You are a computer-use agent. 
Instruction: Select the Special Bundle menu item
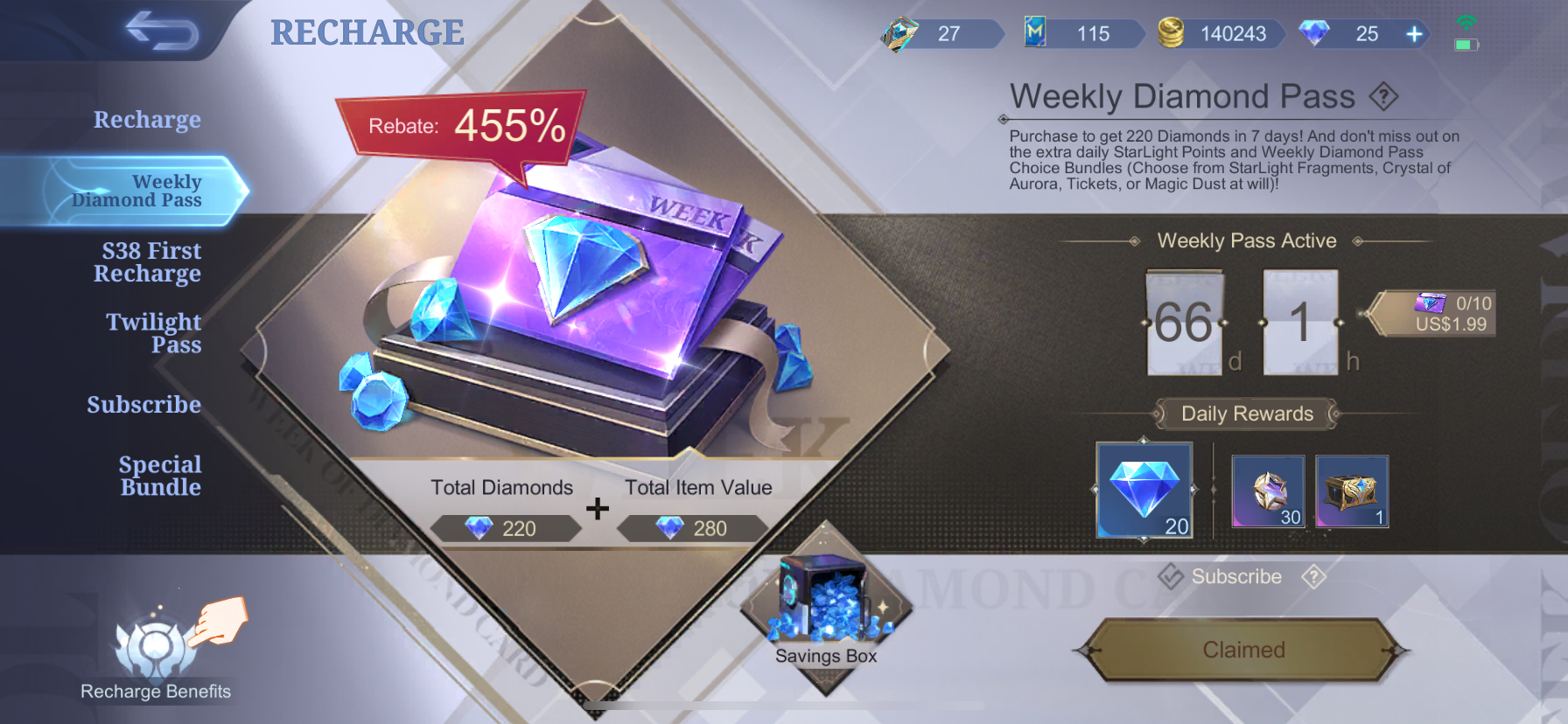click(159, 476)
